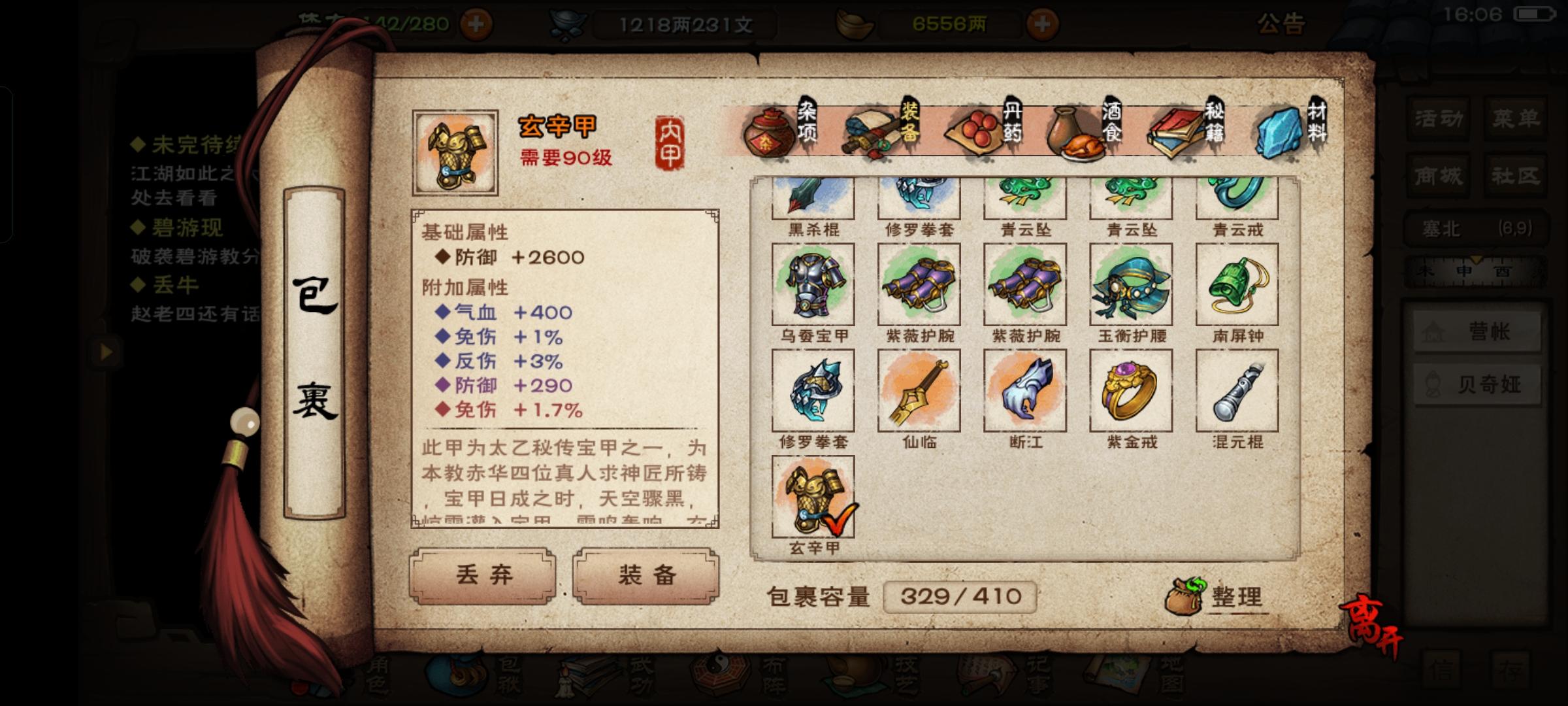Click the time-of-day dial marker
1568x706 pixels.
click(1476, 260)
